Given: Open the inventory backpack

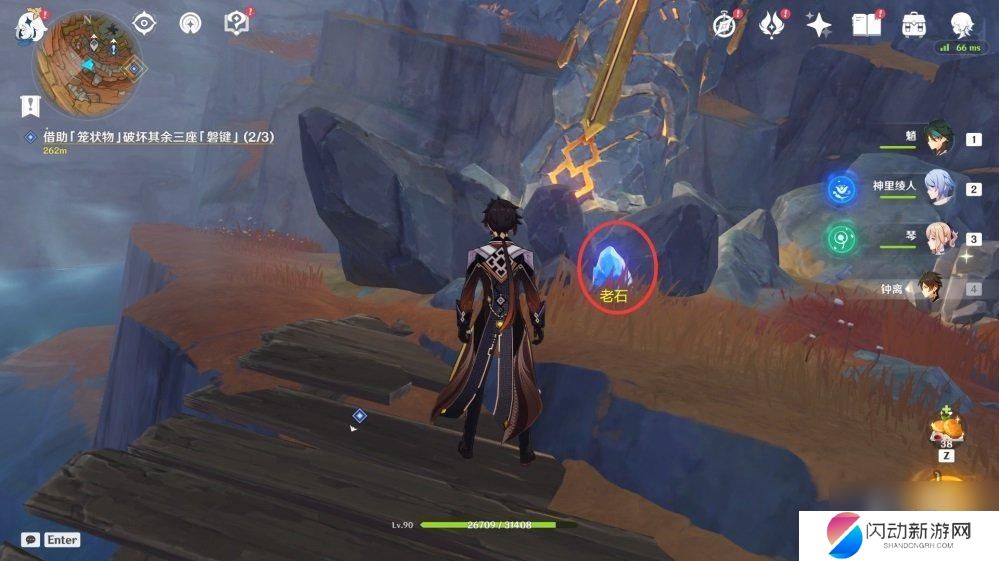Looking at the screenshot, I should [913, 25].
